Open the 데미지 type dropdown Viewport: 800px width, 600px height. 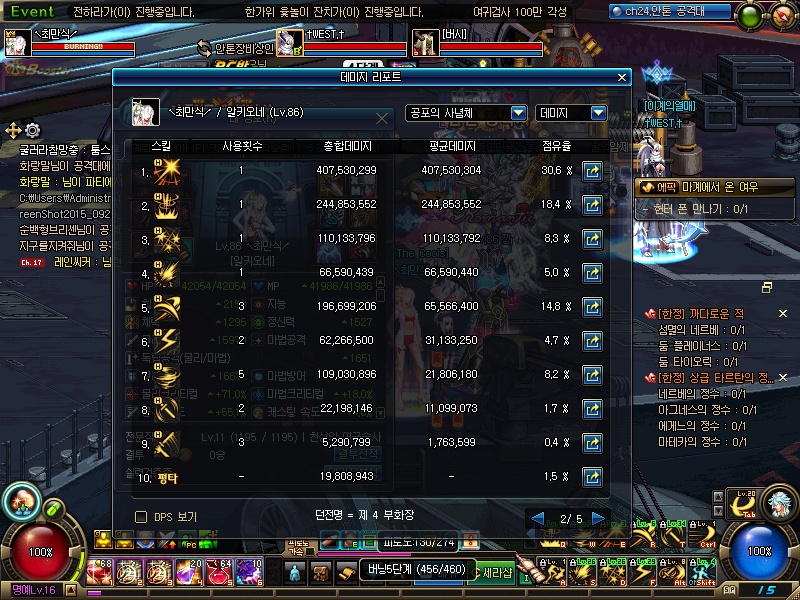(571, 113)
